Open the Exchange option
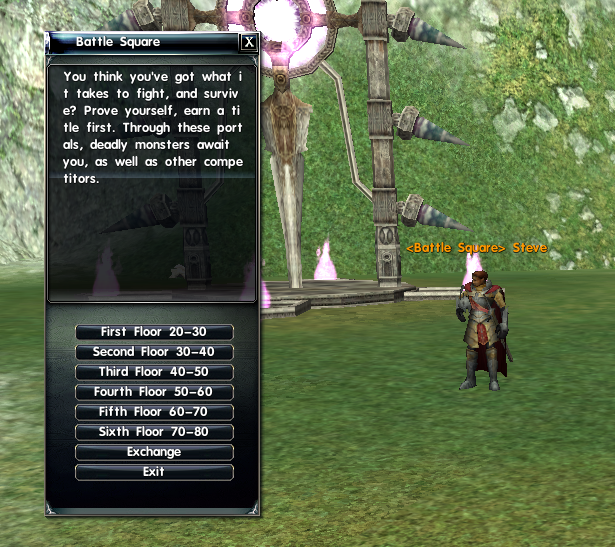615x547 pixels. point(154,452)
